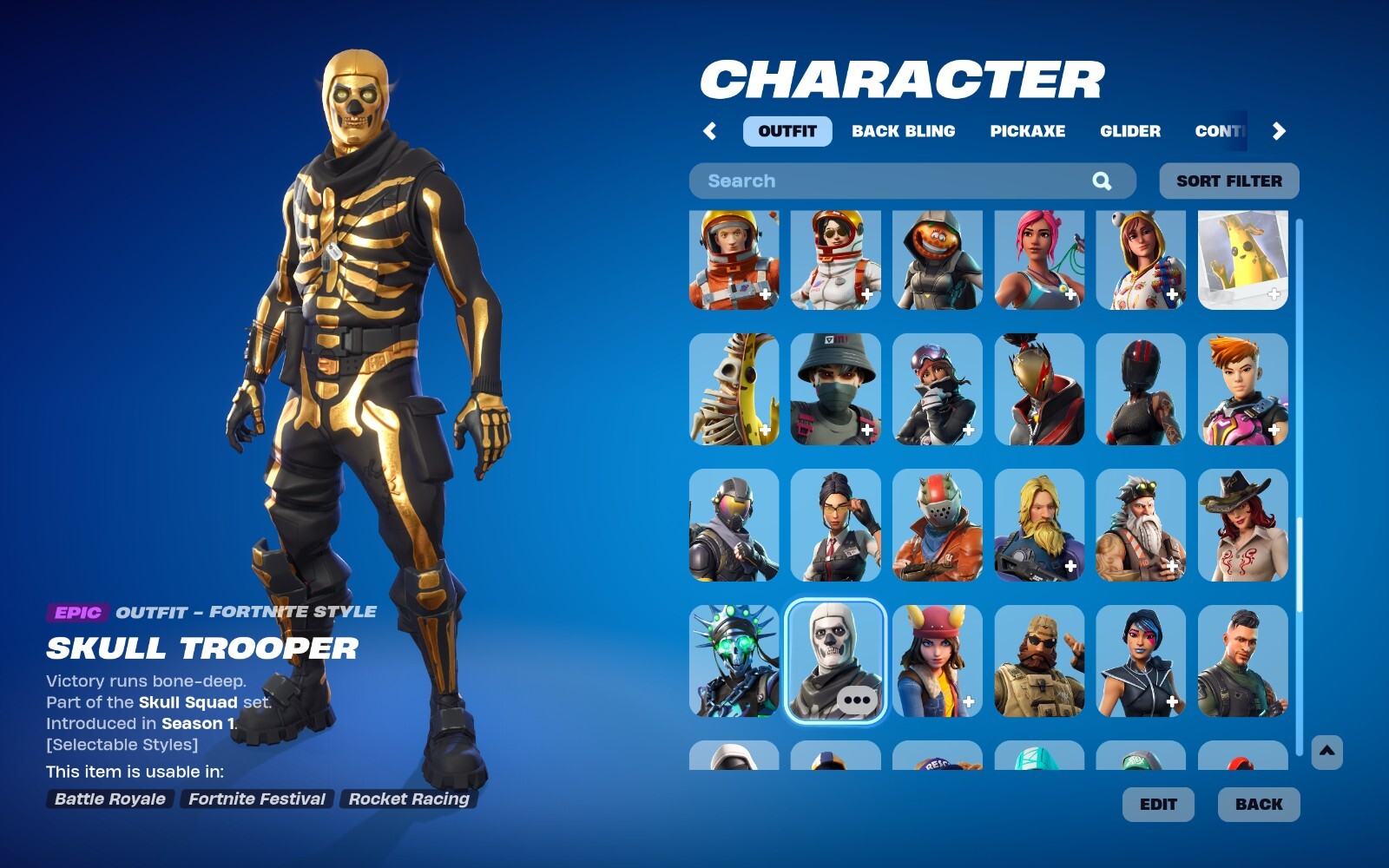
Task: Open the PICKAXE tab
Action: click(1028, 131)
